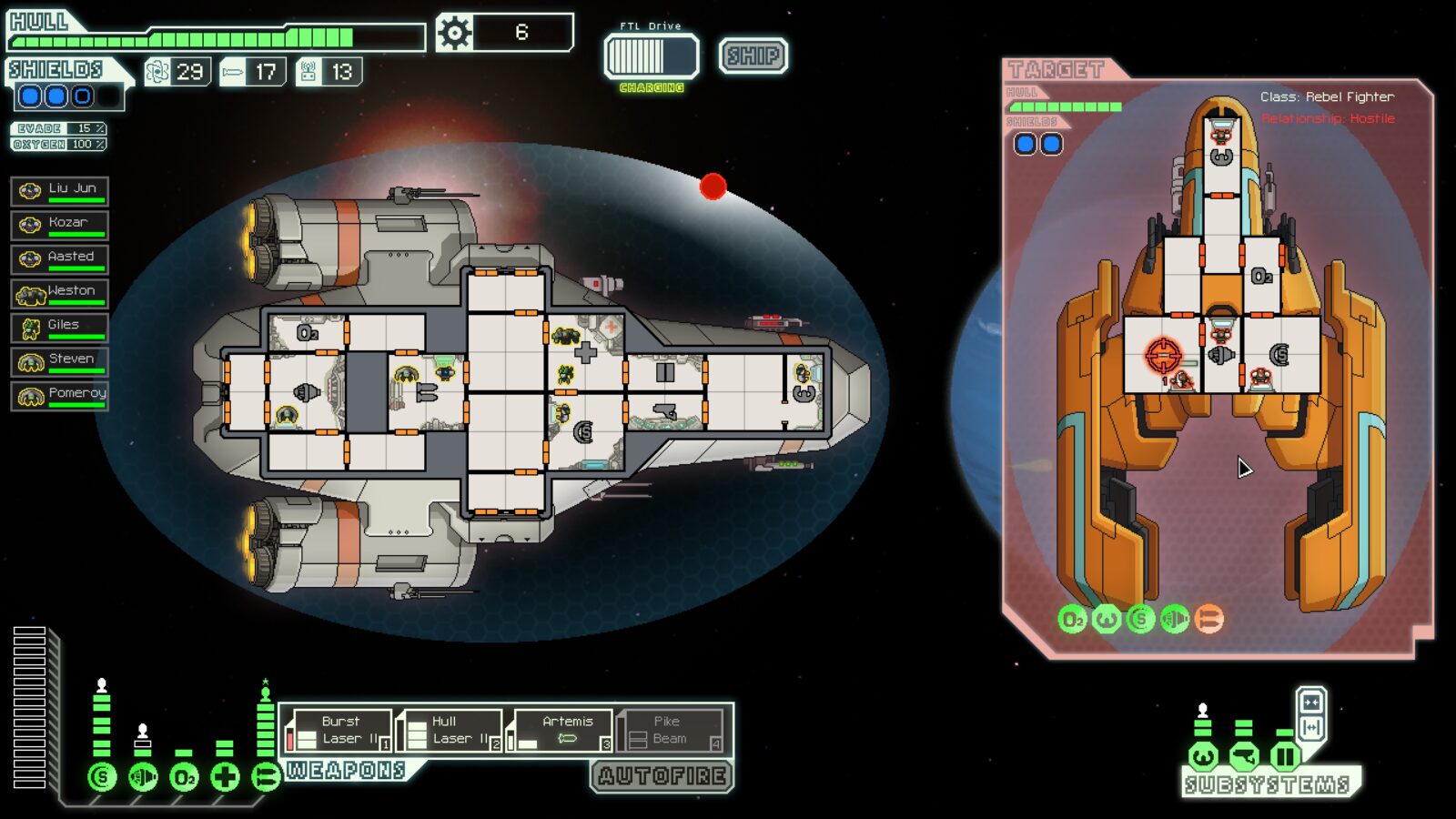Click the O2 oxygen system icon
This screenshot has height=819, width=1456.
coord(184,777)
